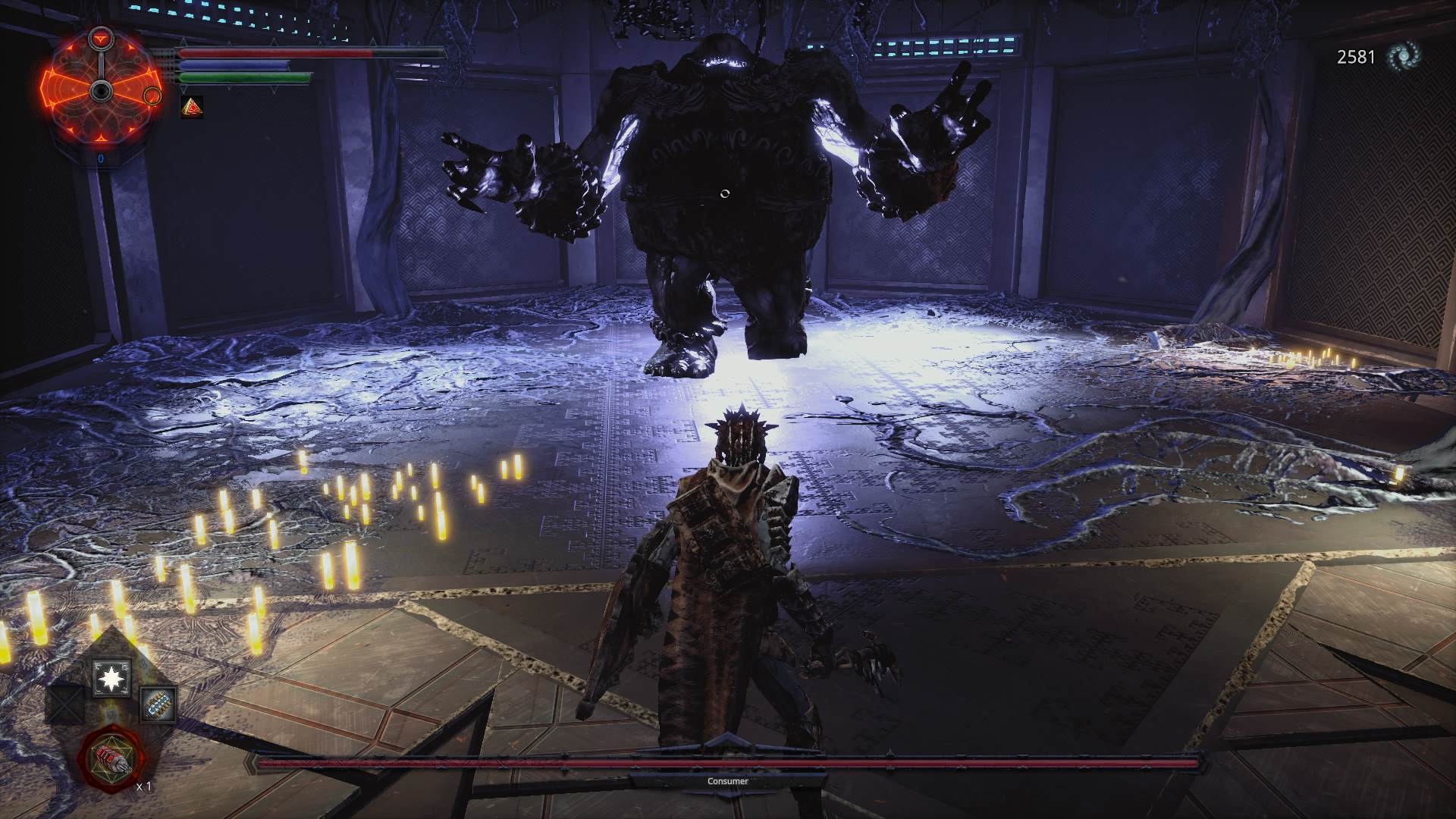This screenshot has height=819, width=1456.
Task: Select the white star quick slot
Action: click(111, 677)
